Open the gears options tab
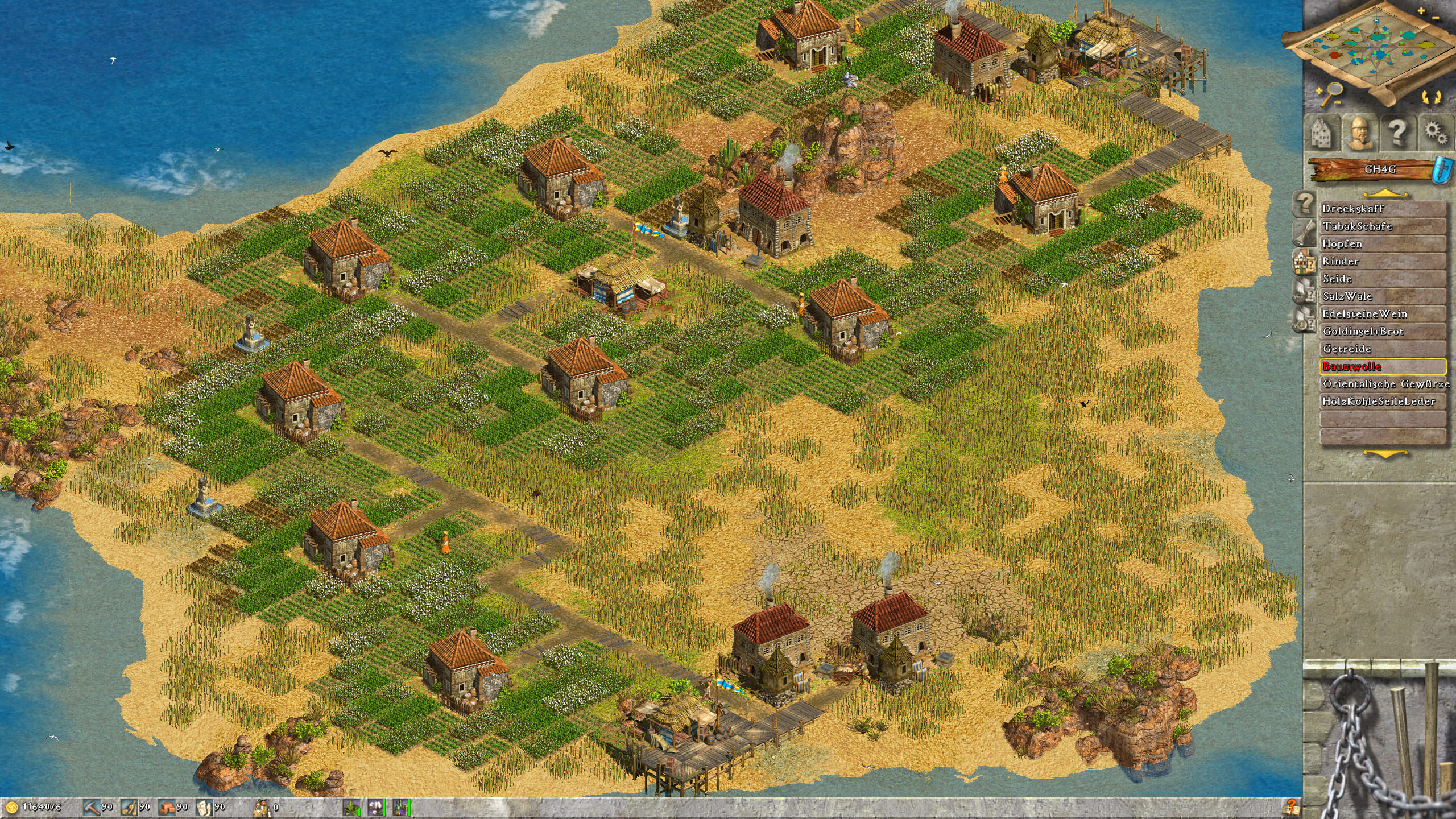This screenshot has height=819, width=1456. pyautogui.click(x=1435, y=133)
